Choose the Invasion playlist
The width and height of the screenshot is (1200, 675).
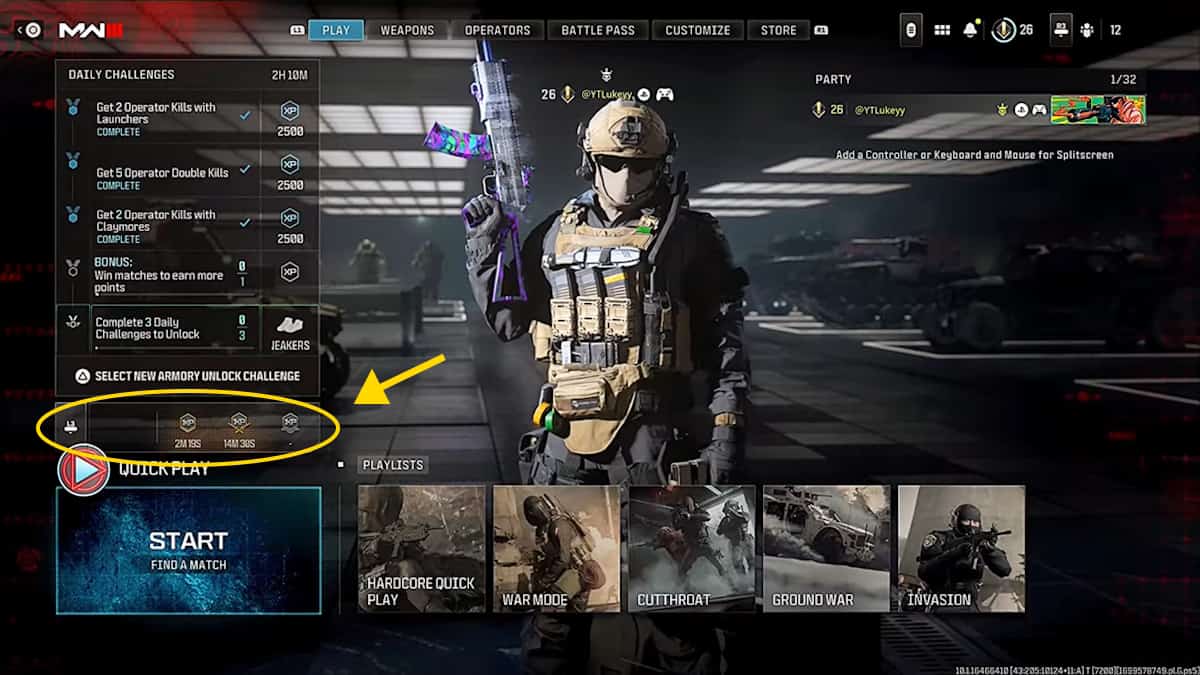(x=961, y=548)
